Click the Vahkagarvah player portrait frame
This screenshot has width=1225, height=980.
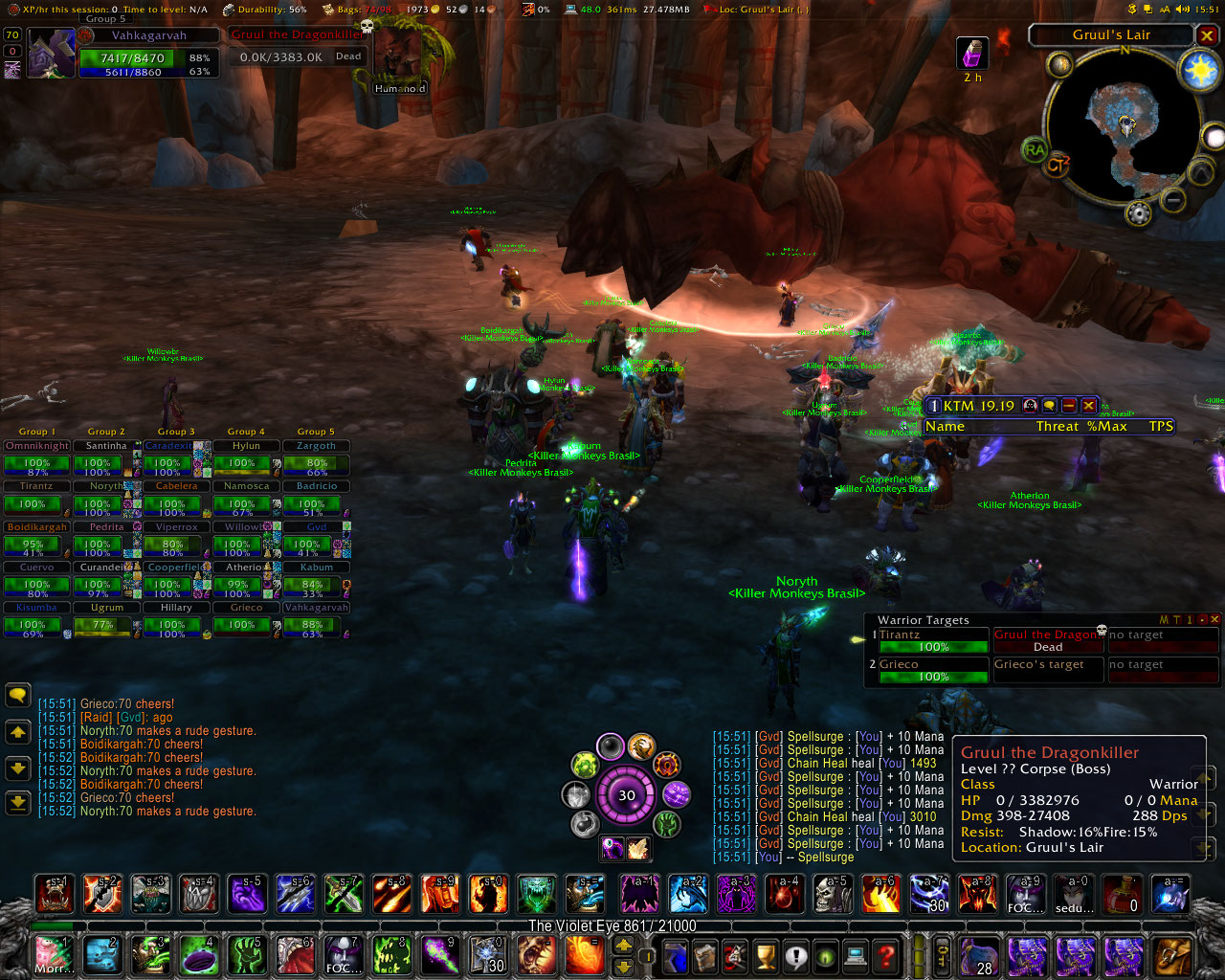(51, 54)
